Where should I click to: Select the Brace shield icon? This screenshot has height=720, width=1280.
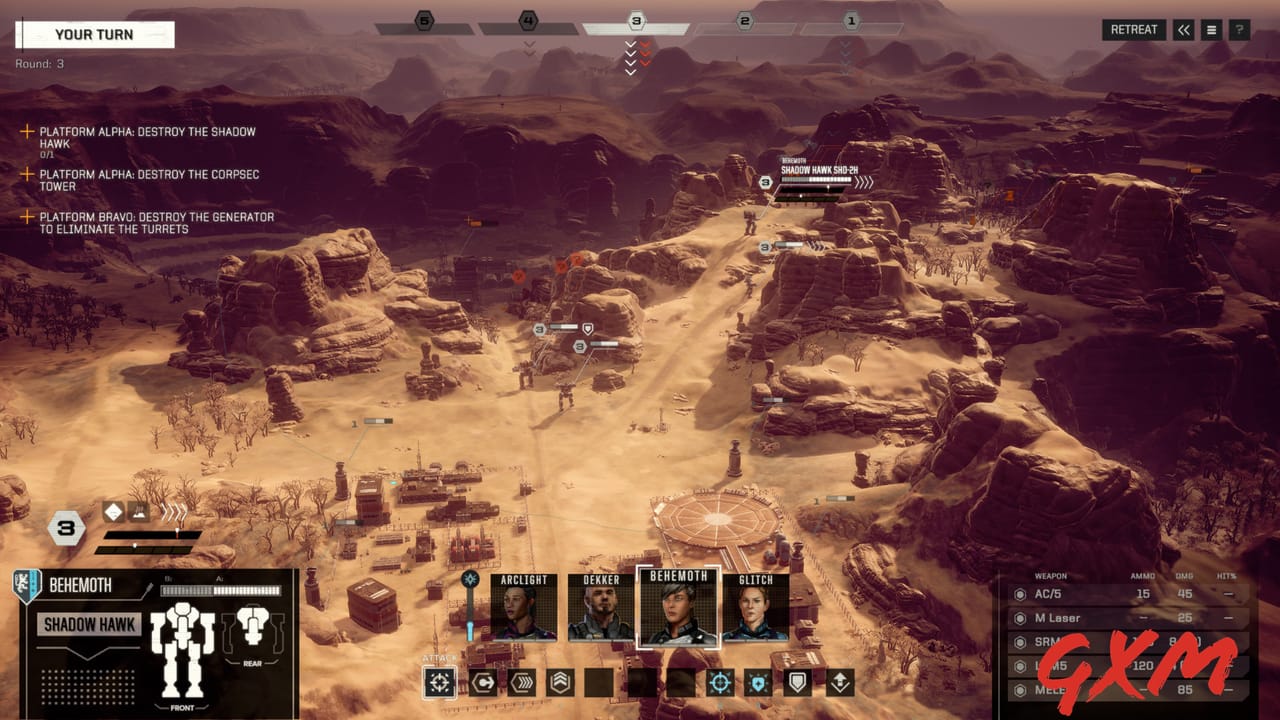[x=798, y=682]
